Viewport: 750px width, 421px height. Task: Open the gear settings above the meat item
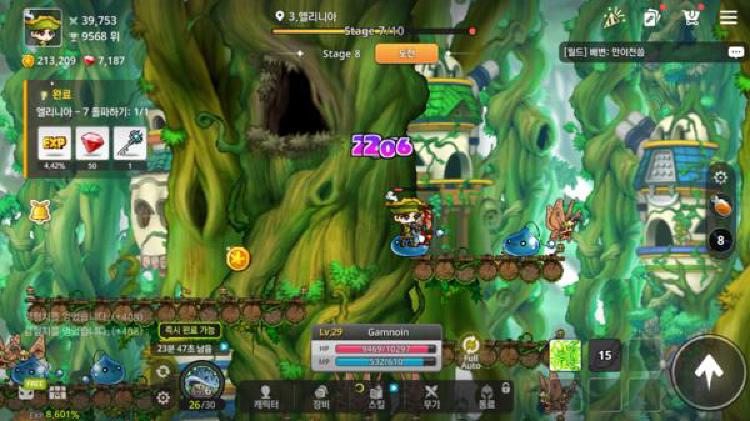point(721,178)
